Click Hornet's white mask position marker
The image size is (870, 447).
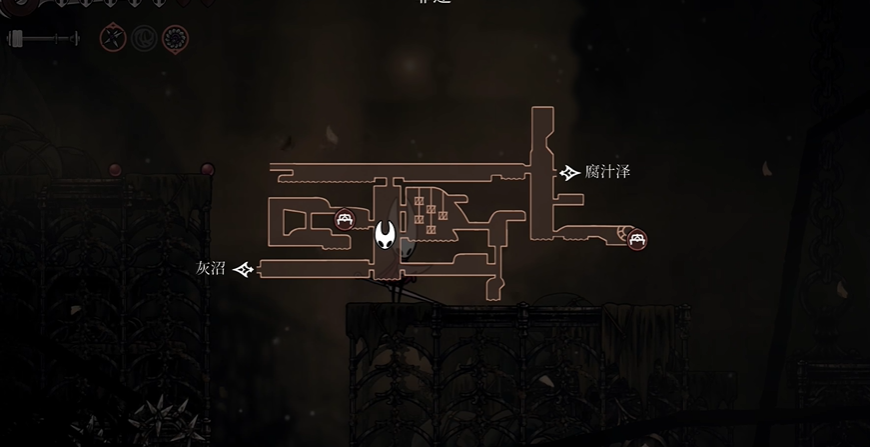(385, 236)
